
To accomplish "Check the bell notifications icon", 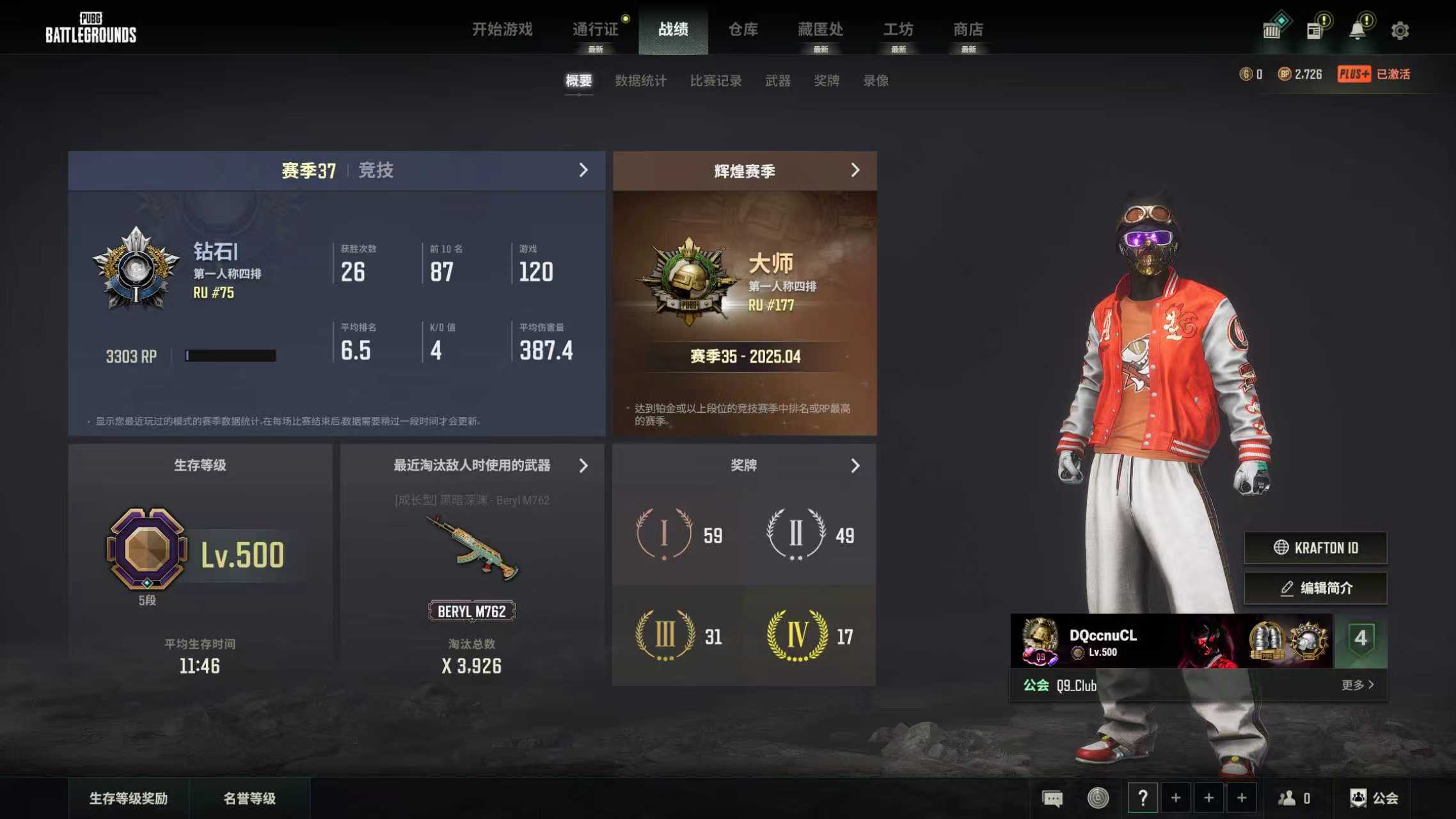I will tap(1357, 31).
